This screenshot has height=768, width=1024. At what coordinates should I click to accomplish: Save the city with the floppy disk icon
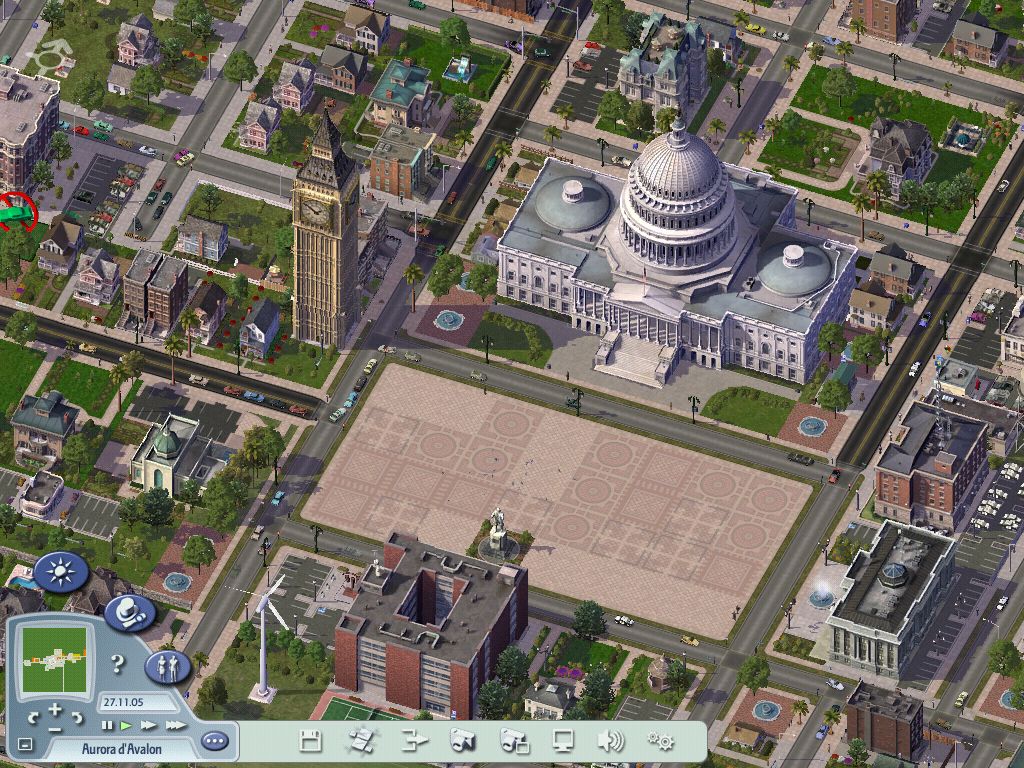pyautogui.click(x=311, y=741)
